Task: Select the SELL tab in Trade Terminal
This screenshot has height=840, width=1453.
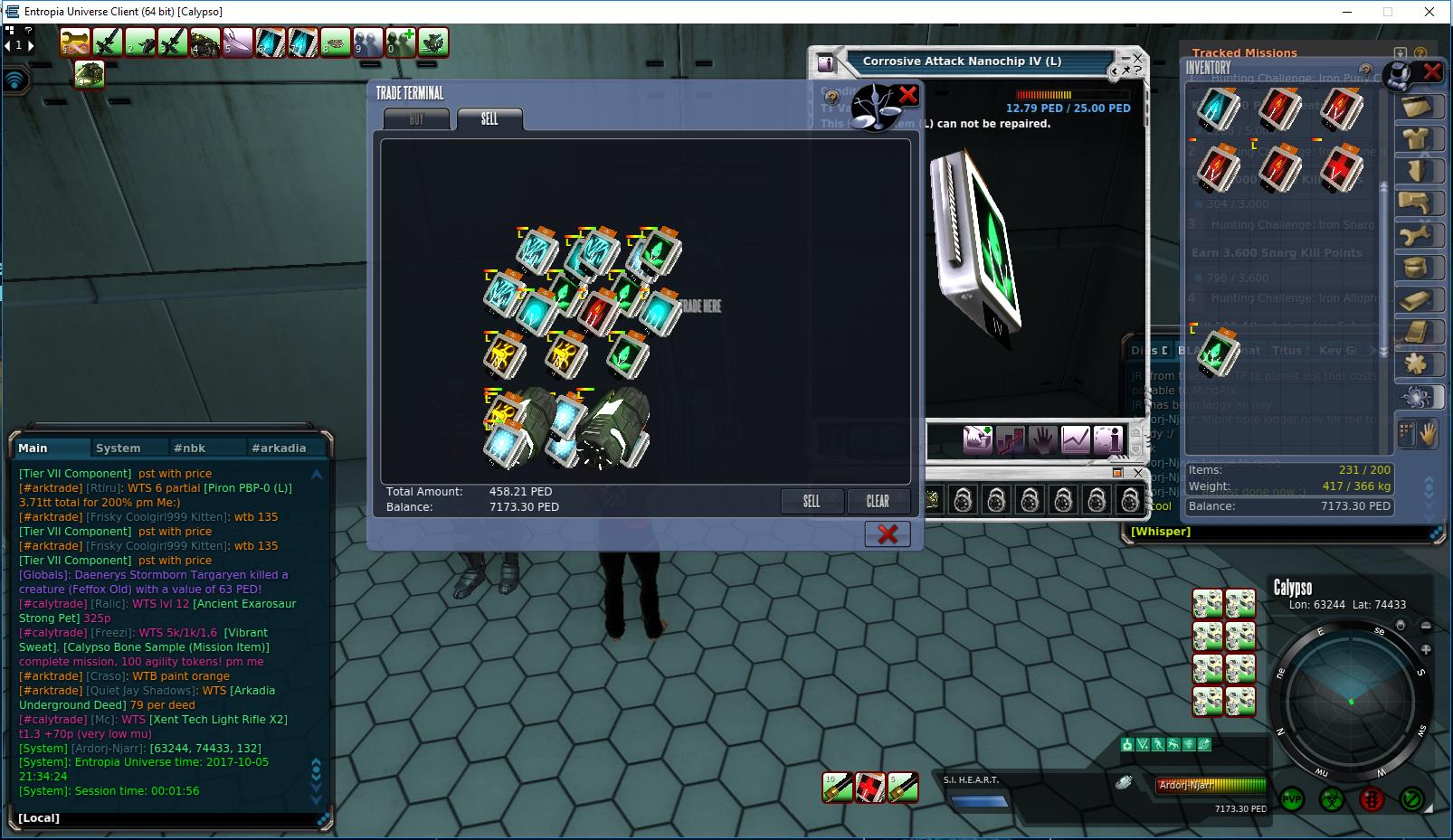Action: (489, 119)
